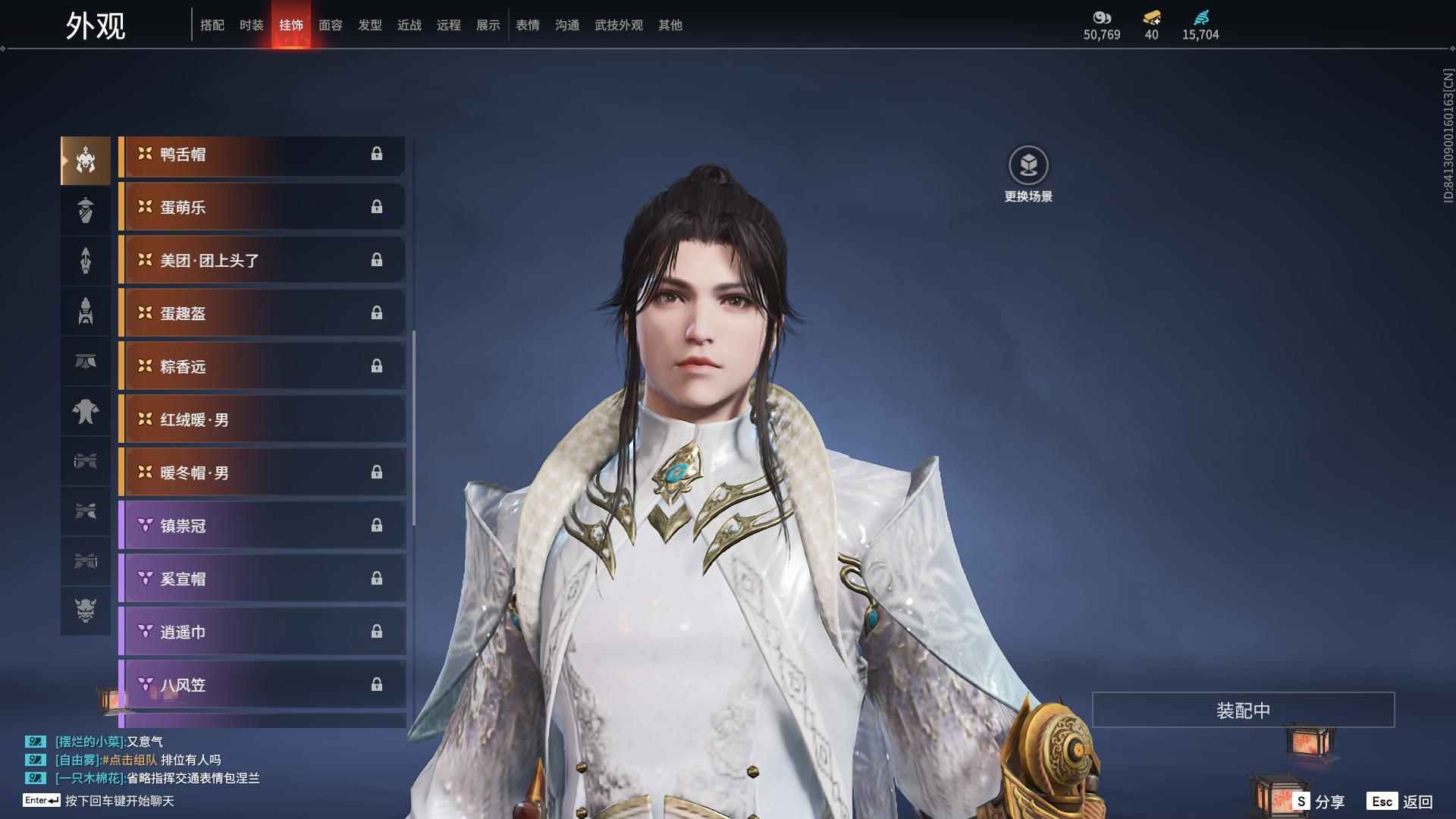
Task: Select the 鸭舌帽 accessory
Action: click(262, 155)
